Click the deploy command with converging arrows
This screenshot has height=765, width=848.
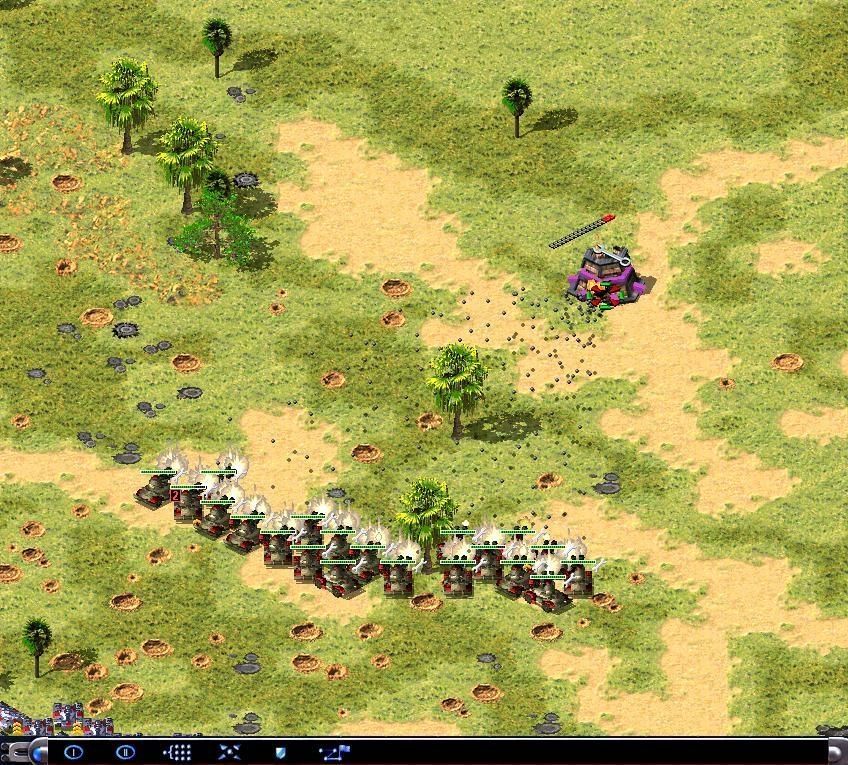pyautogui.click(x=229, y=752)
